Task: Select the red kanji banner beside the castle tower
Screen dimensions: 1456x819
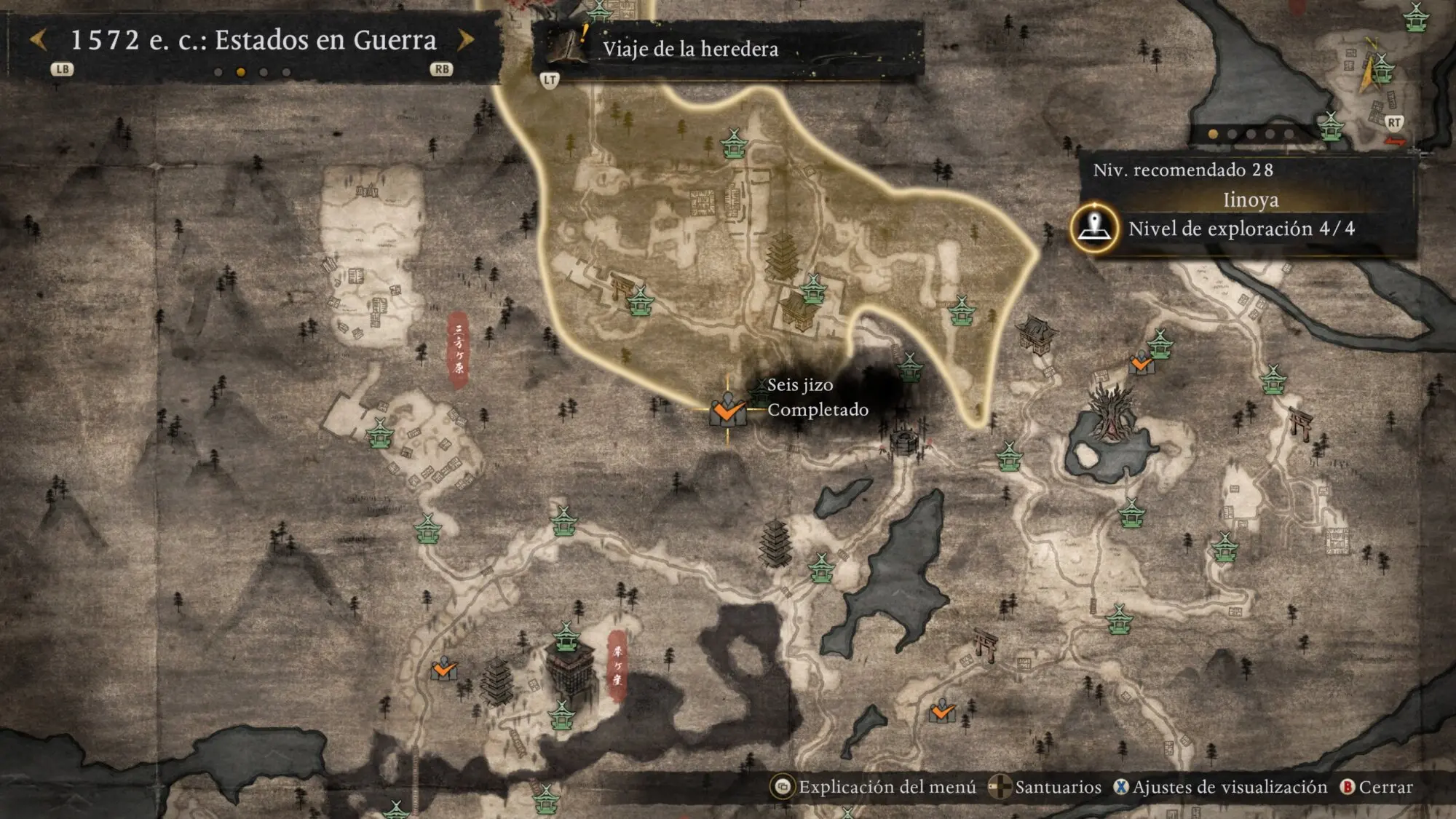Action: point(617,665)
